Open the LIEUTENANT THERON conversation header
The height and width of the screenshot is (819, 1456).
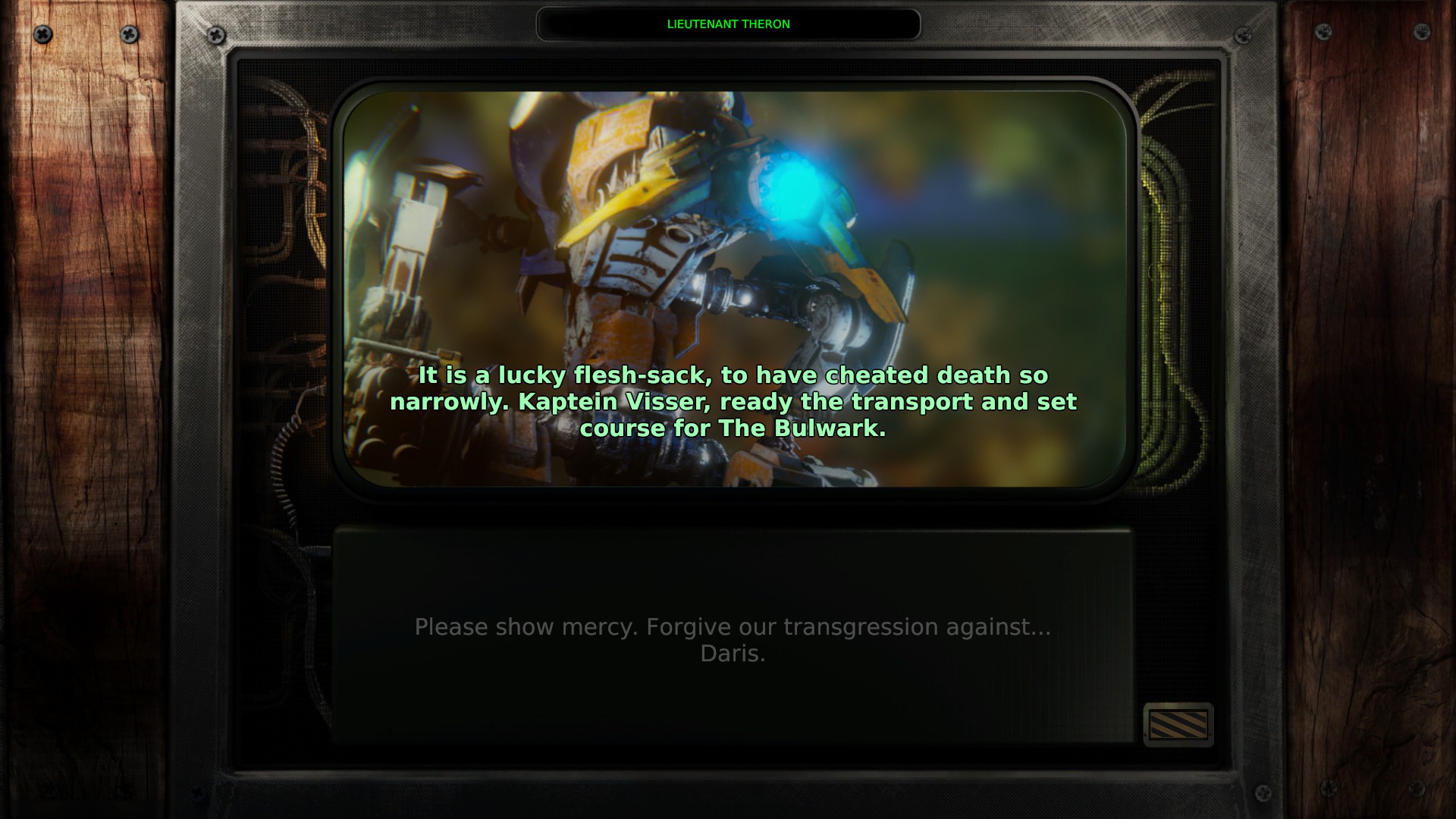[729, 24]
